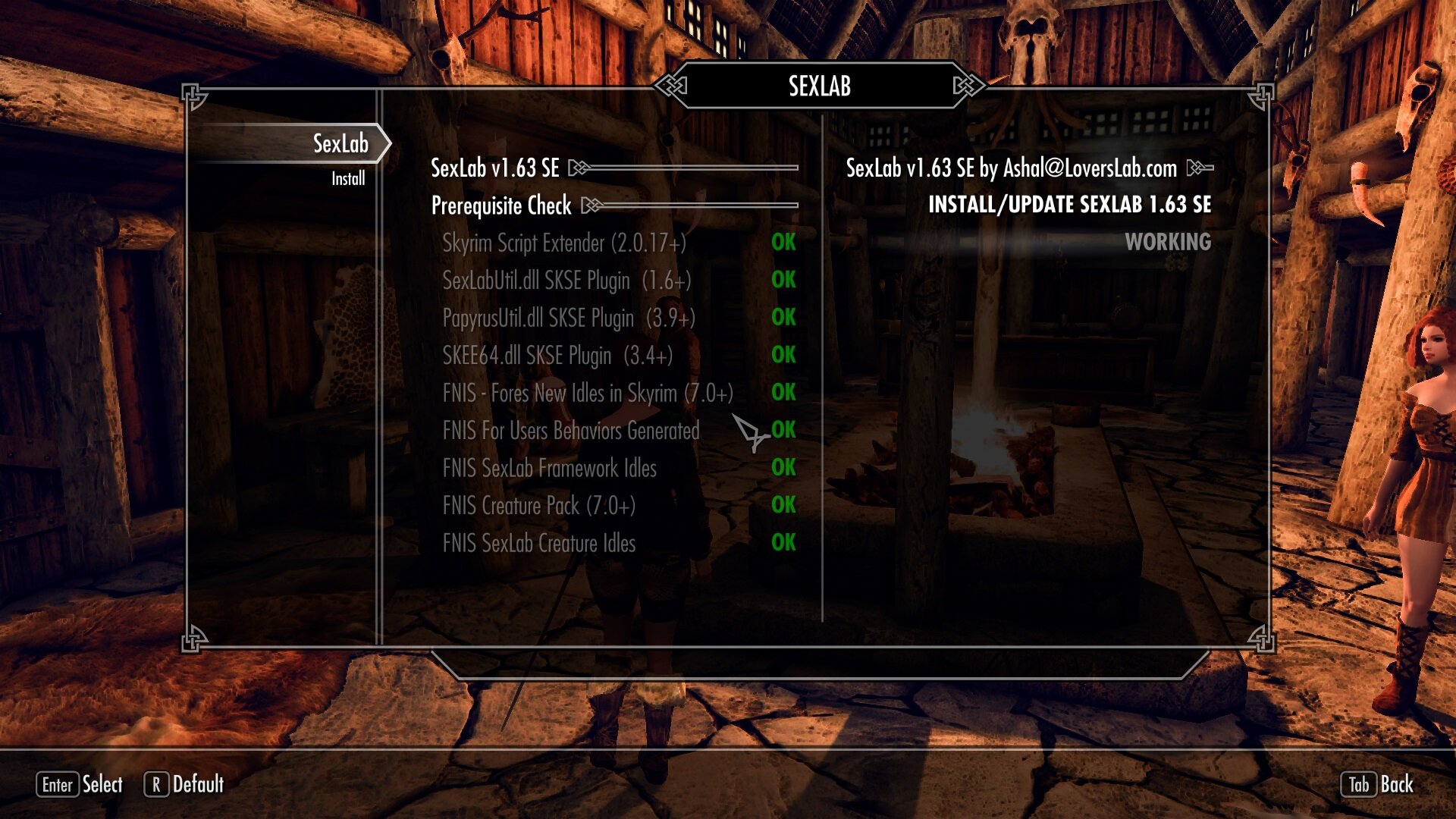Select the PapyrusUtil.dll SKSE Plugin row
The width and height of the screenshot is (1456, 819).
[x=569, y=318]
